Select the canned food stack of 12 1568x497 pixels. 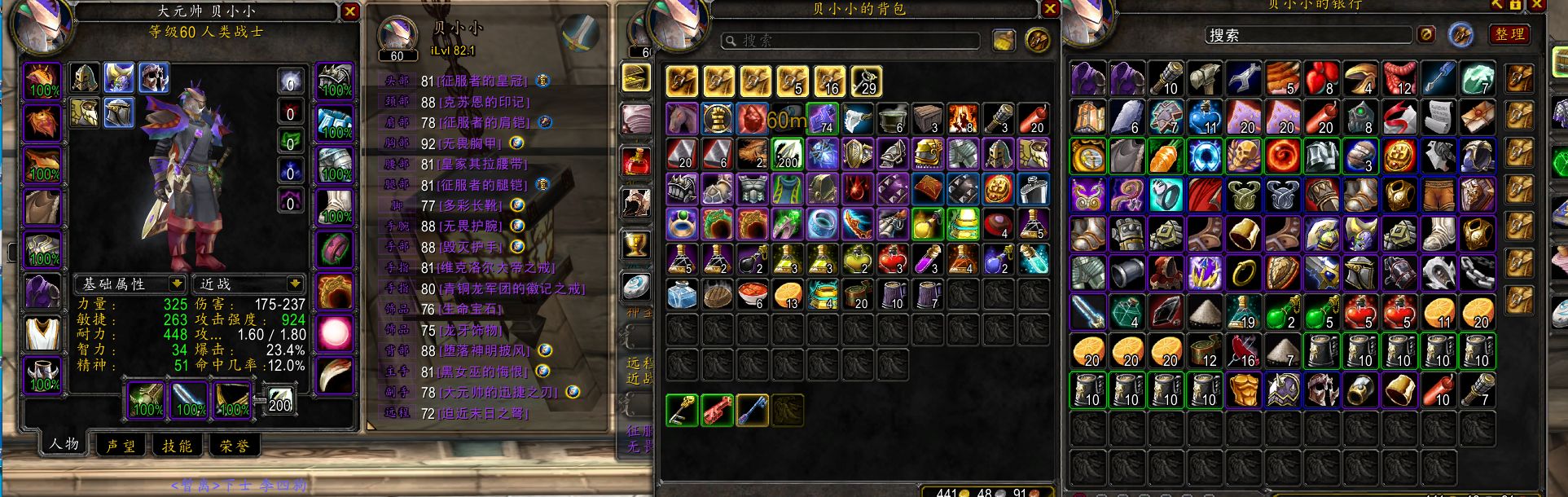coord(1204,351)
